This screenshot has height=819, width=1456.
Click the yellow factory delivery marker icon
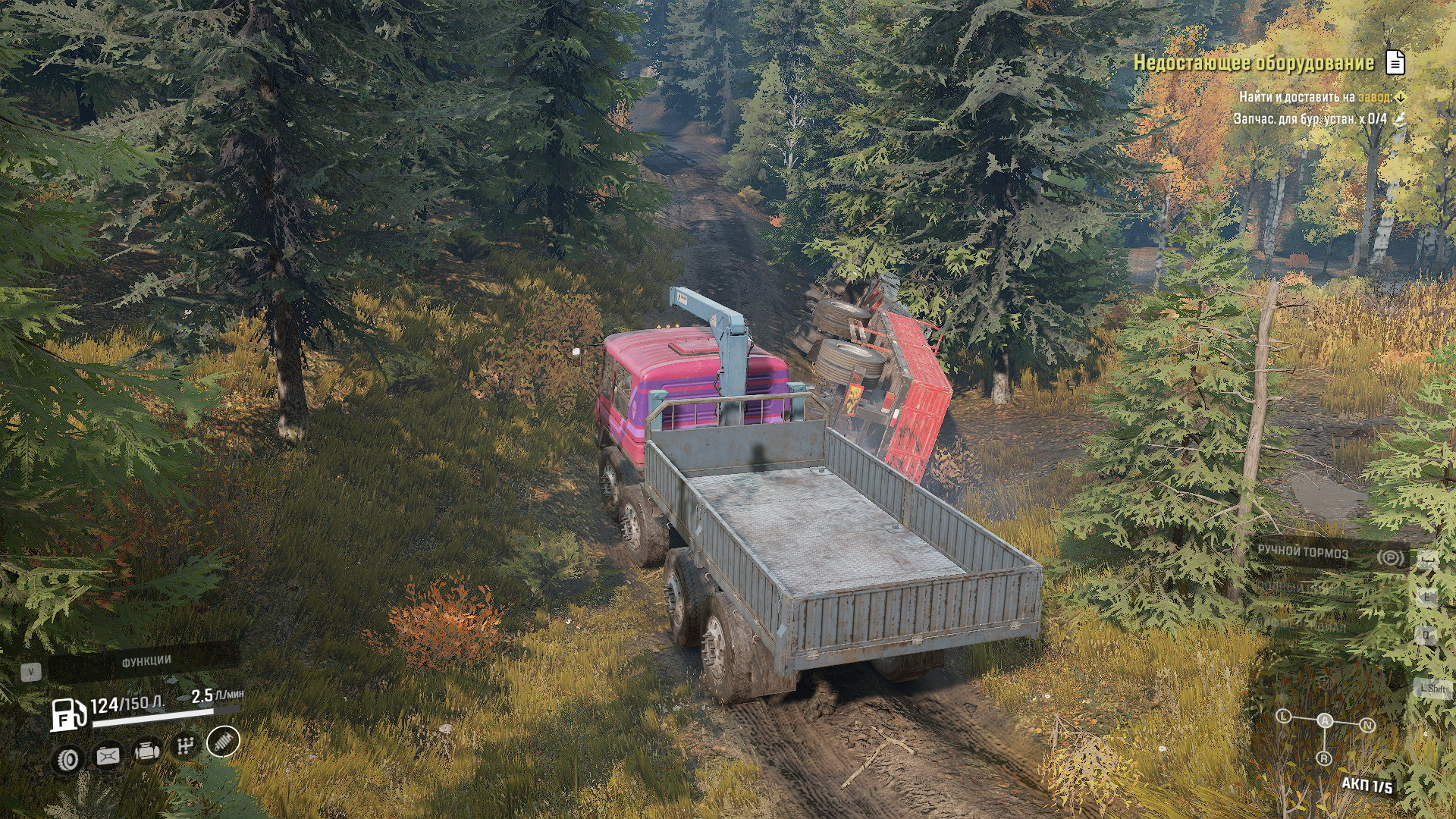point(1400,97)
